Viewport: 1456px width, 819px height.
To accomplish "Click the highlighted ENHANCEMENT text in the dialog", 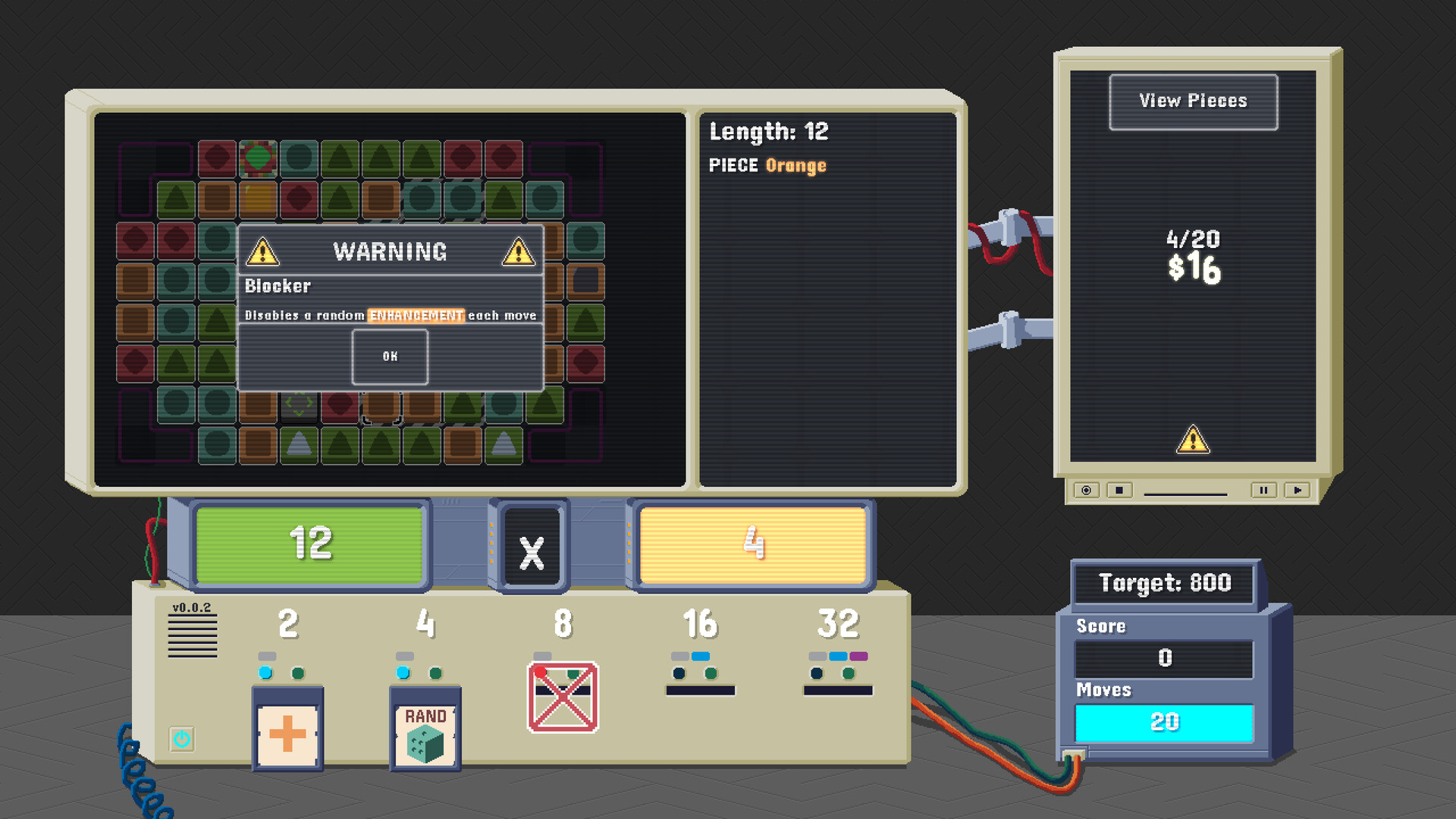I will (x=416, y=315).
